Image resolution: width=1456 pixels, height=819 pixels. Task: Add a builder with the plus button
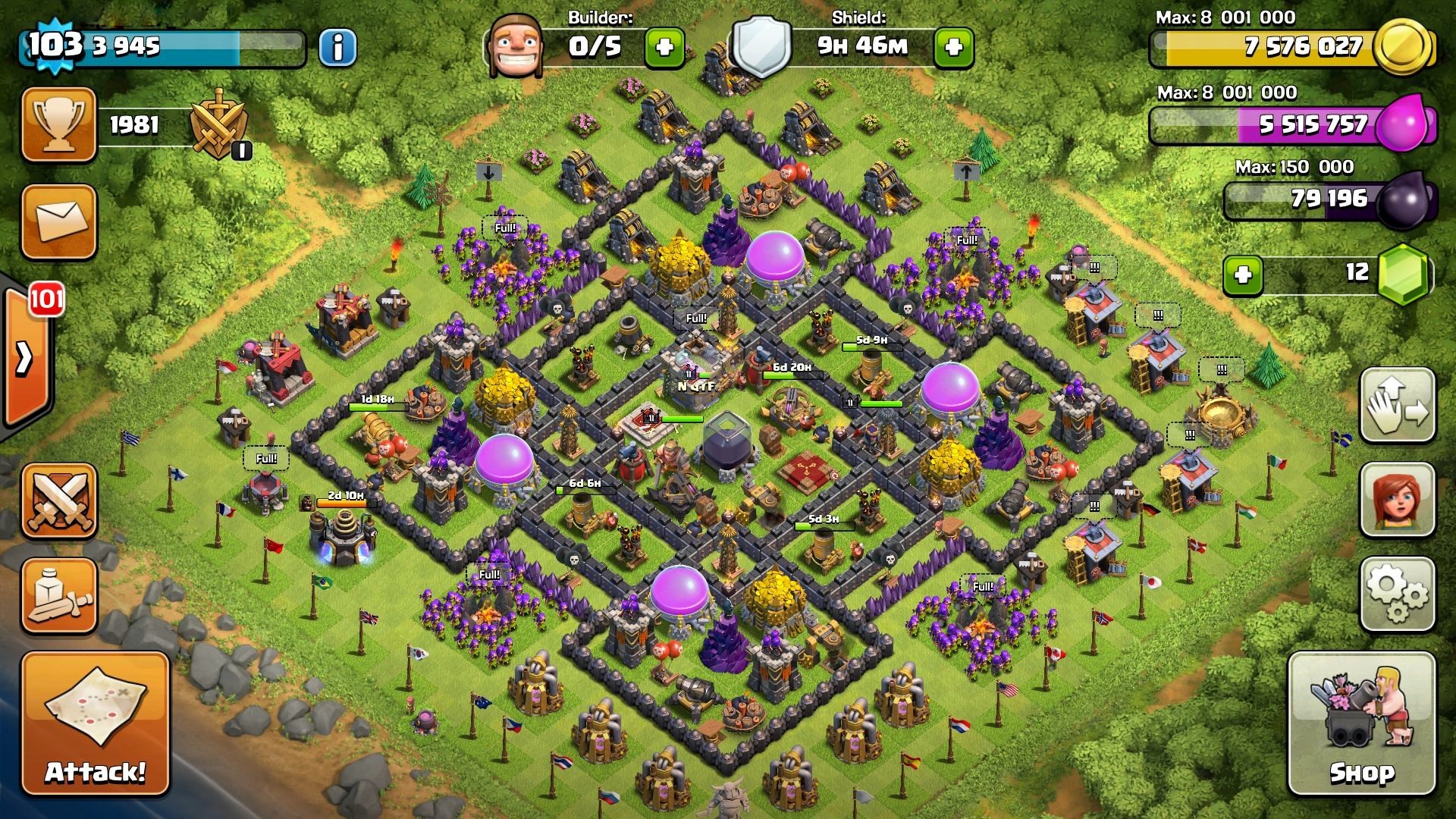click(664, 47)
